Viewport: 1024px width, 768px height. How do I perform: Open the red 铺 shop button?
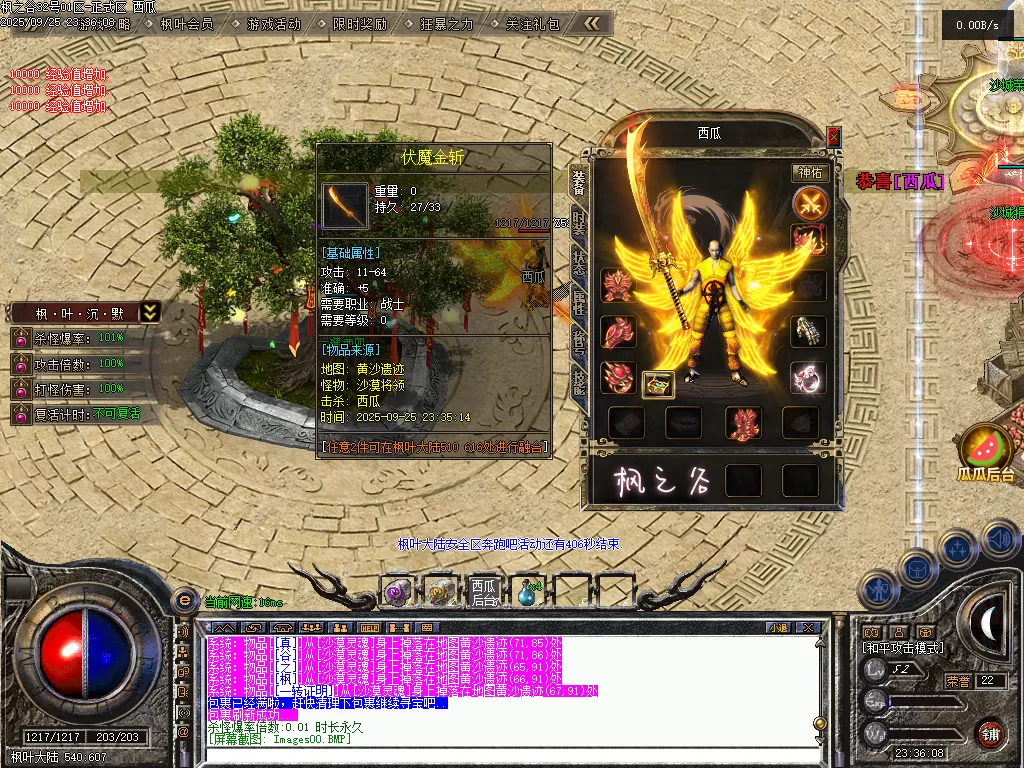click(990, 733)
